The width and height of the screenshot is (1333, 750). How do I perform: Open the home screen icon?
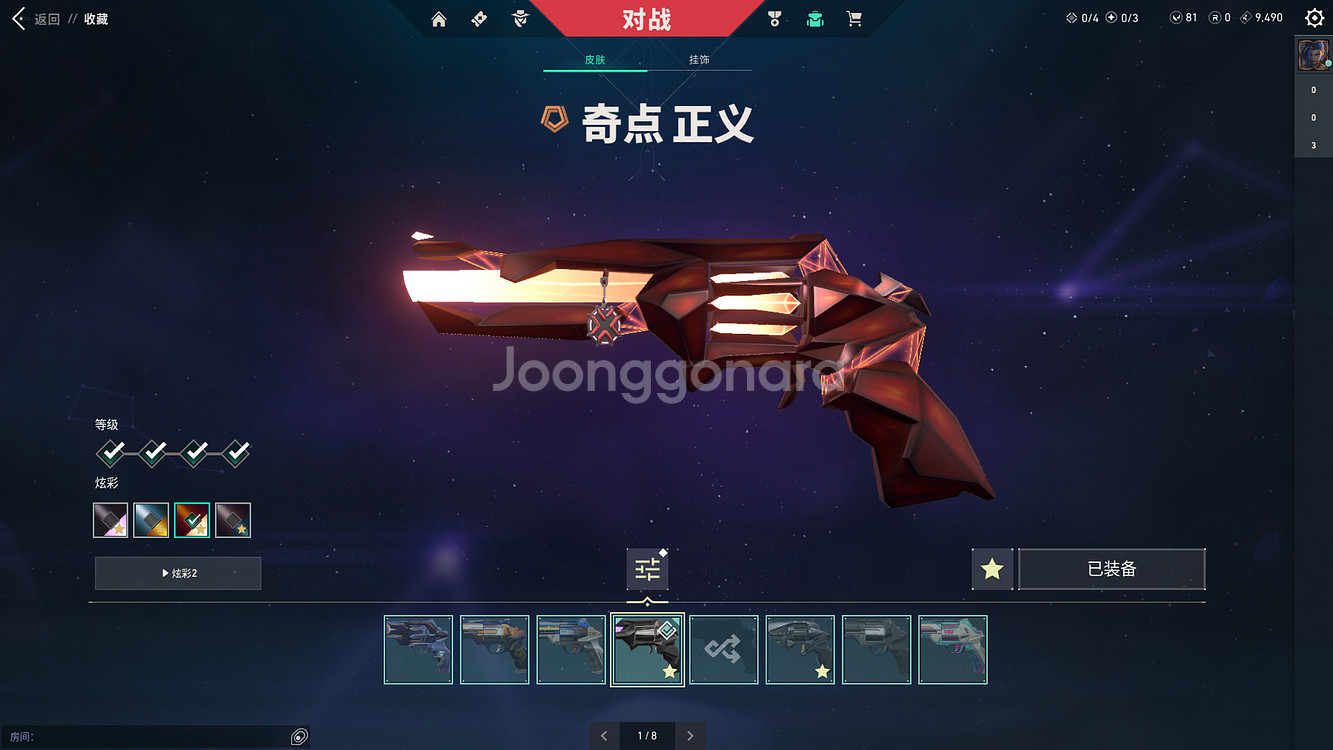point(439,19)
